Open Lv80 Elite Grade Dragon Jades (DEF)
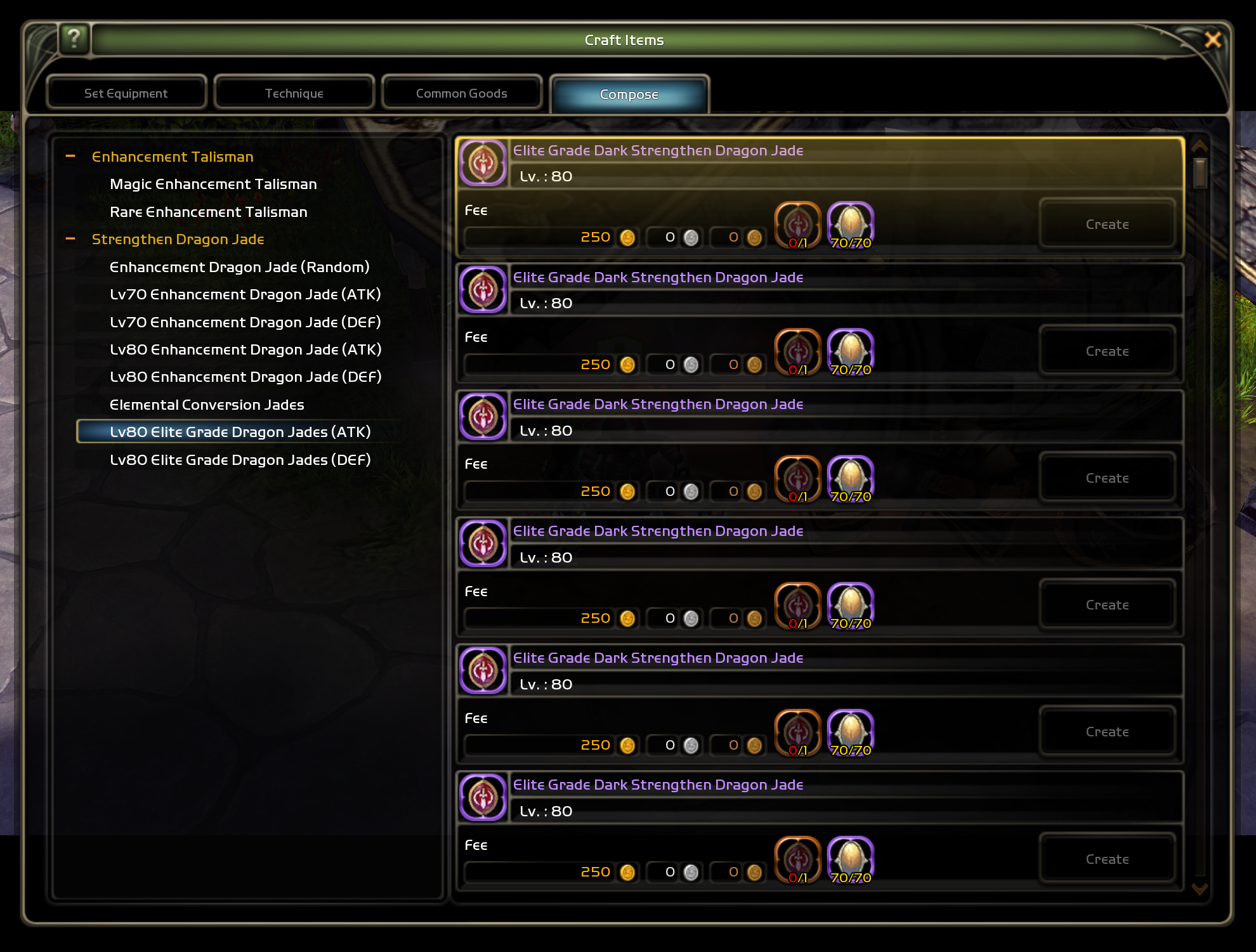This screenshot has width=1256, height=952. tap(240, 460)
